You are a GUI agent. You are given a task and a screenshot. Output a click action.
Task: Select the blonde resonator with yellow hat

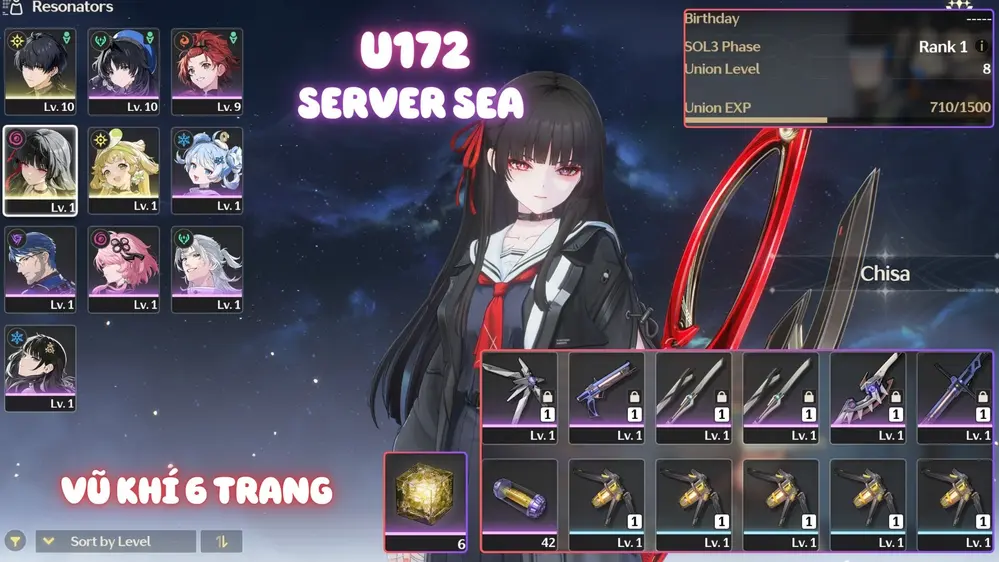click(x=124, y=170)
